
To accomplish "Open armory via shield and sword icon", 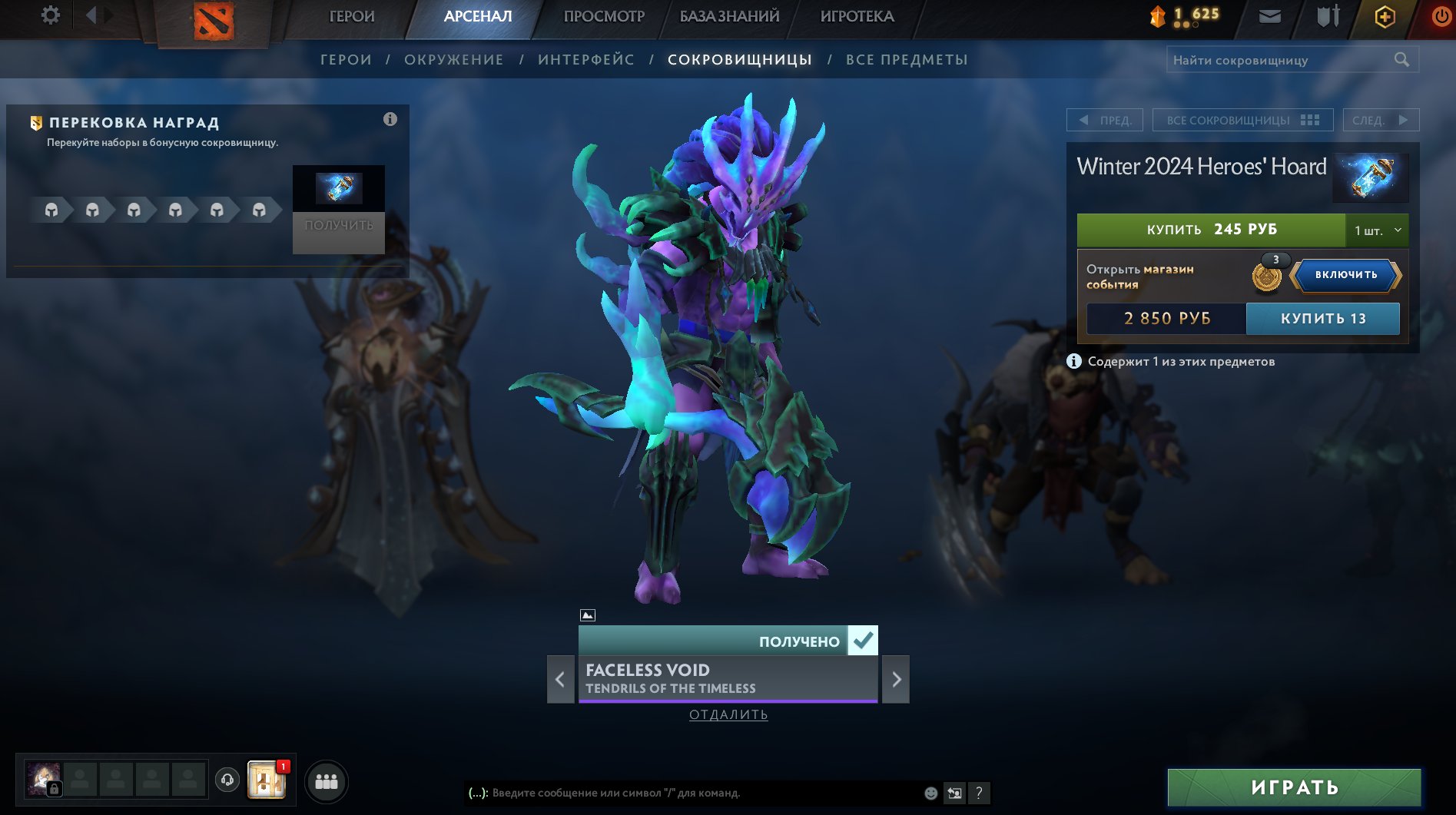I will coord(1327,15).
